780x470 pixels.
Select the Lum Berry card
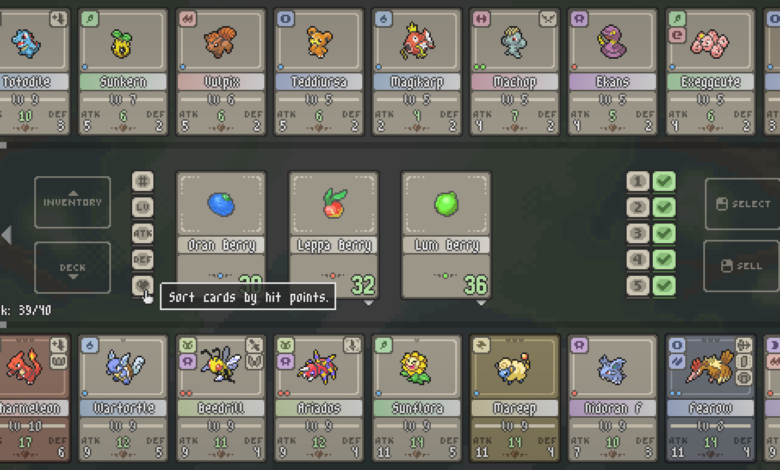446,235
